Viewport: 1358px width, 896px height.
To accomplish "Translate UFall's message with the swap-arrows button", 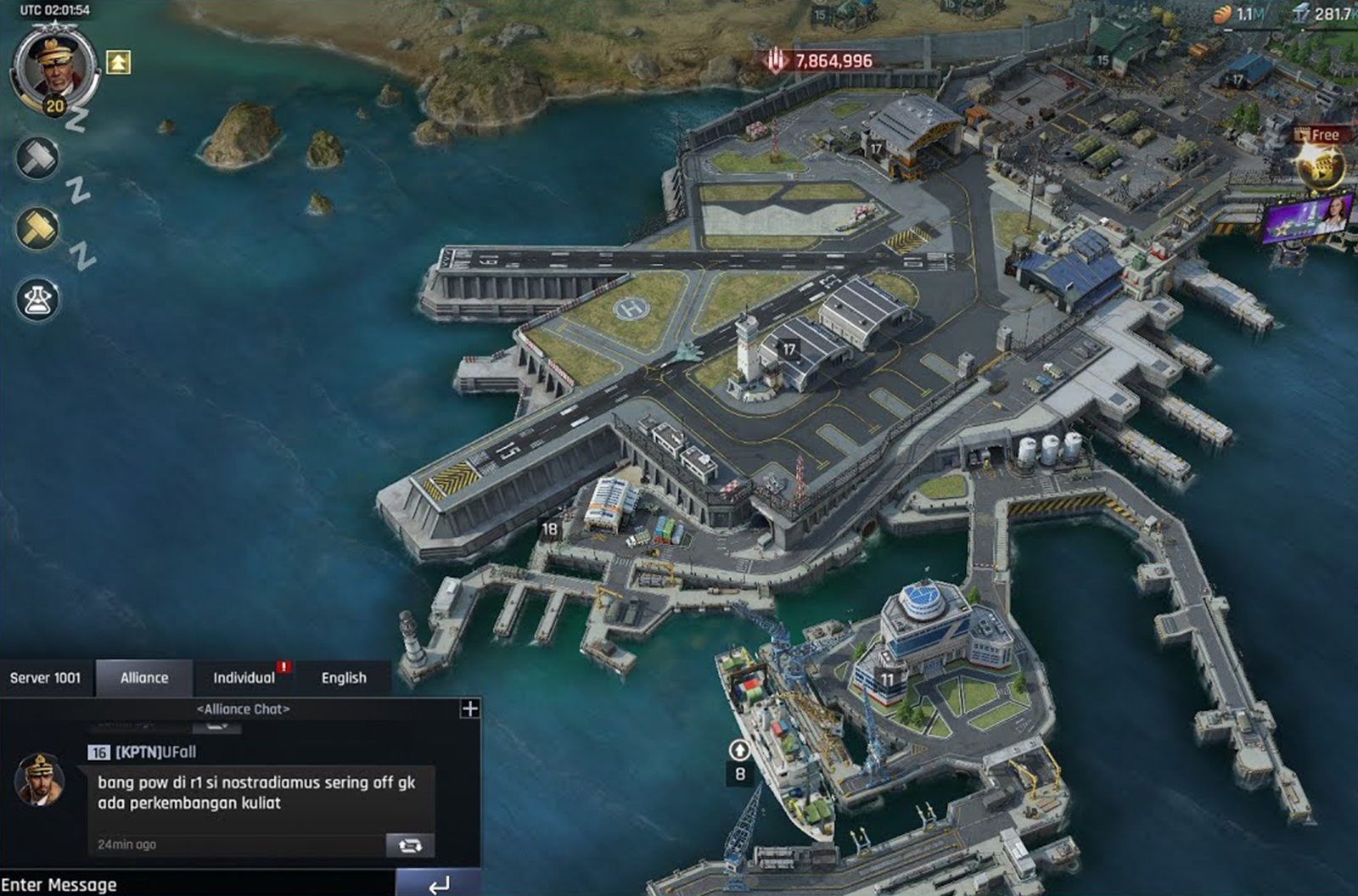I will coord(410,845).
